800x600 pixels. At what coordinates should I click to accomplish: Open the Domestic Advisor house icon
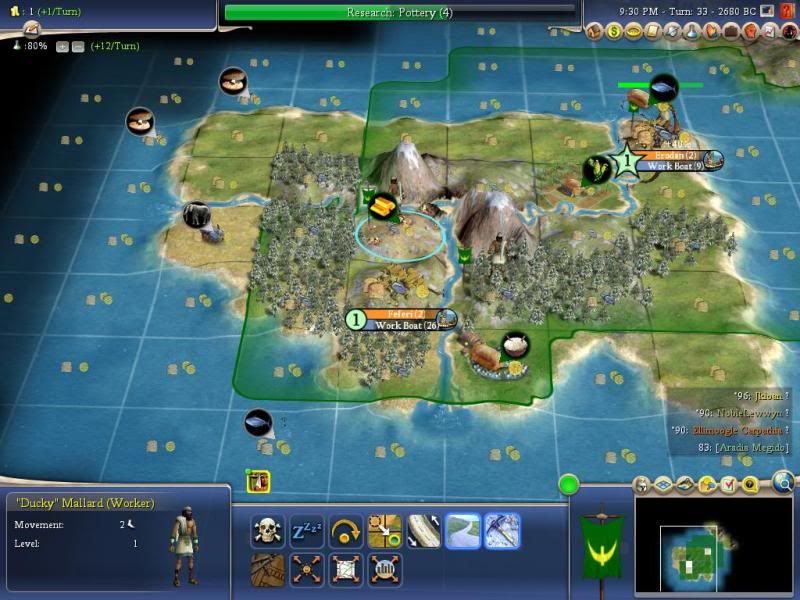[595, 32]
